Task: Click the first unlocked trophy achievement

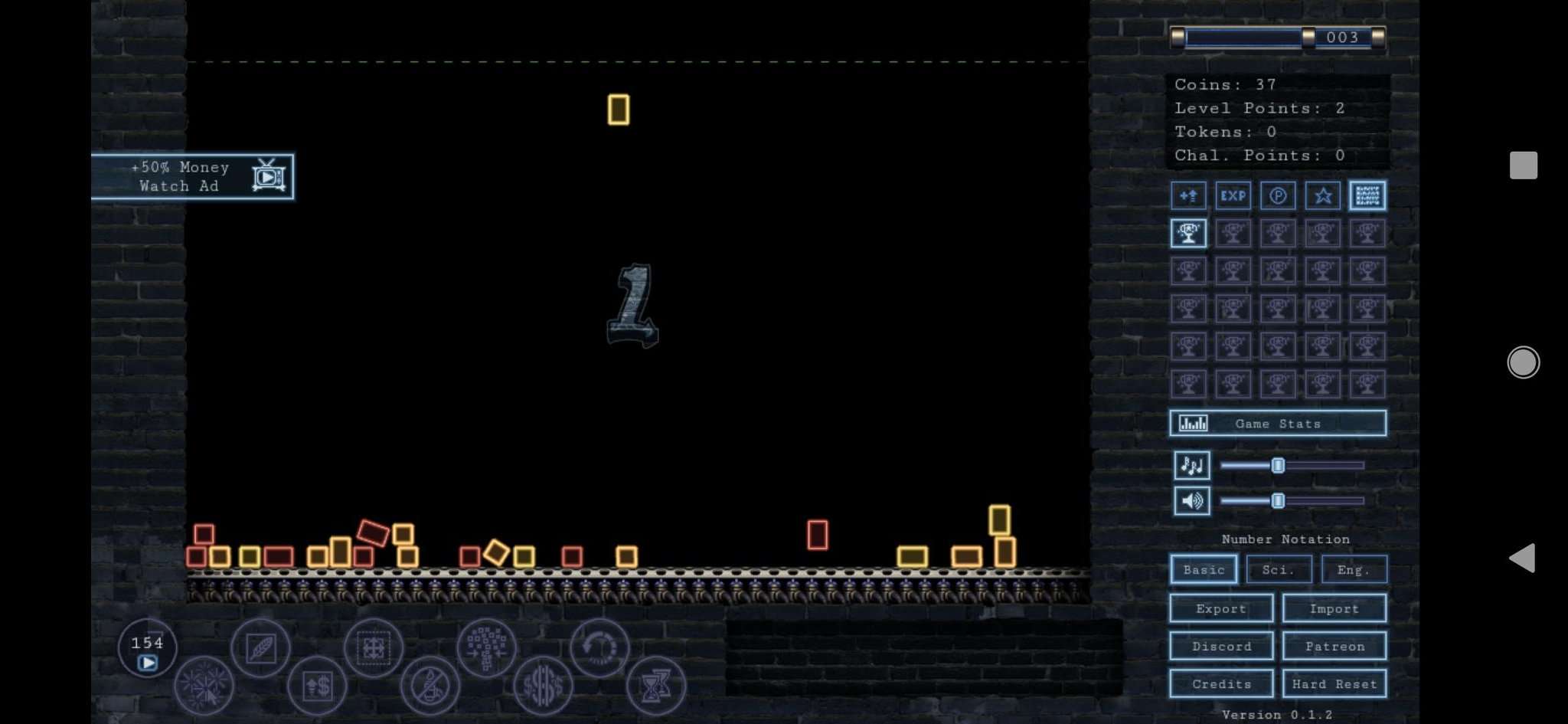Action: tap(1188, 232)
